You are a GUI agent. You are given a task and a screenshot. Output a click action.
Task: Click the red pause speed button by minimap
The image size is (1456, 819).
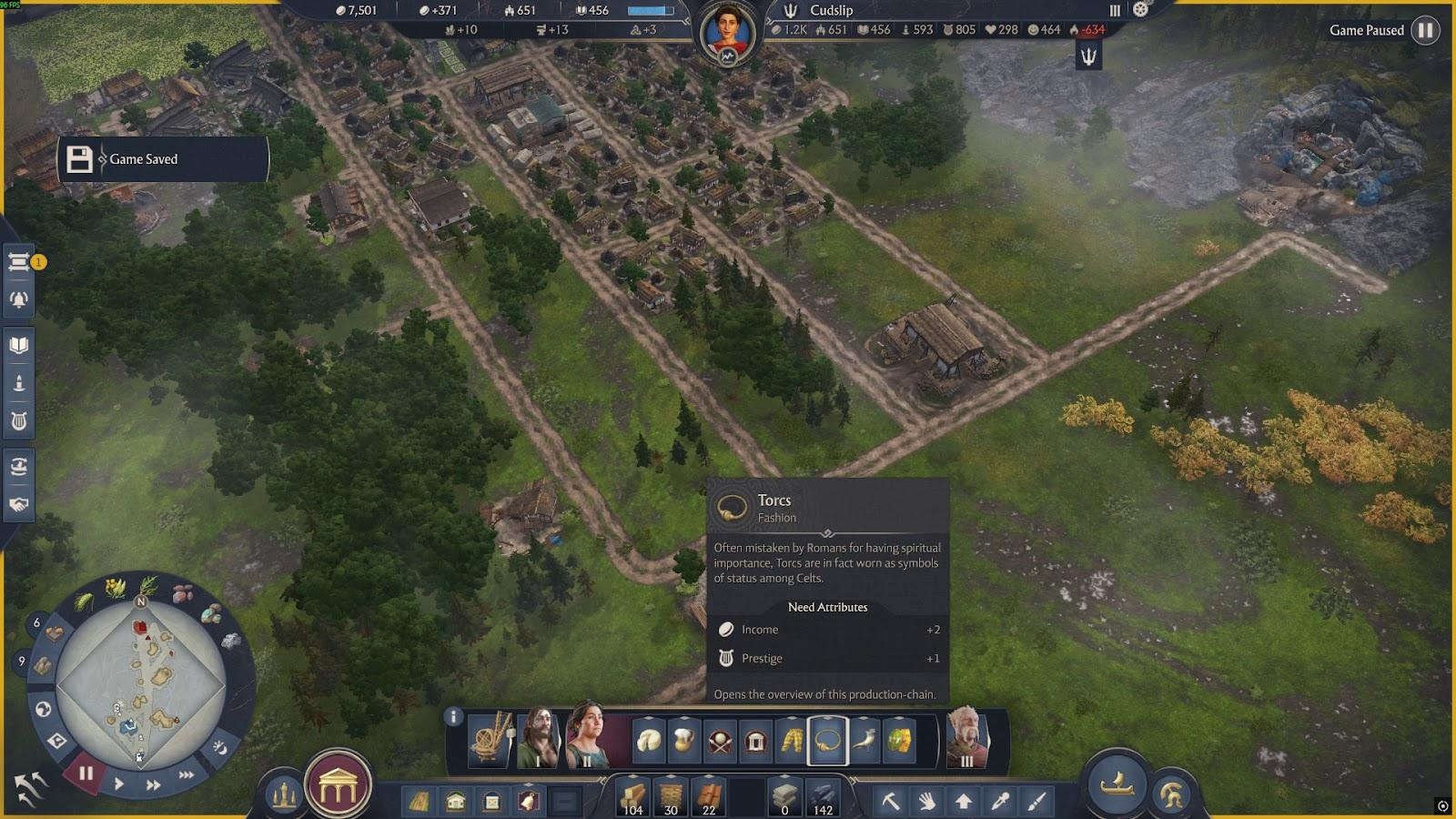86,773
